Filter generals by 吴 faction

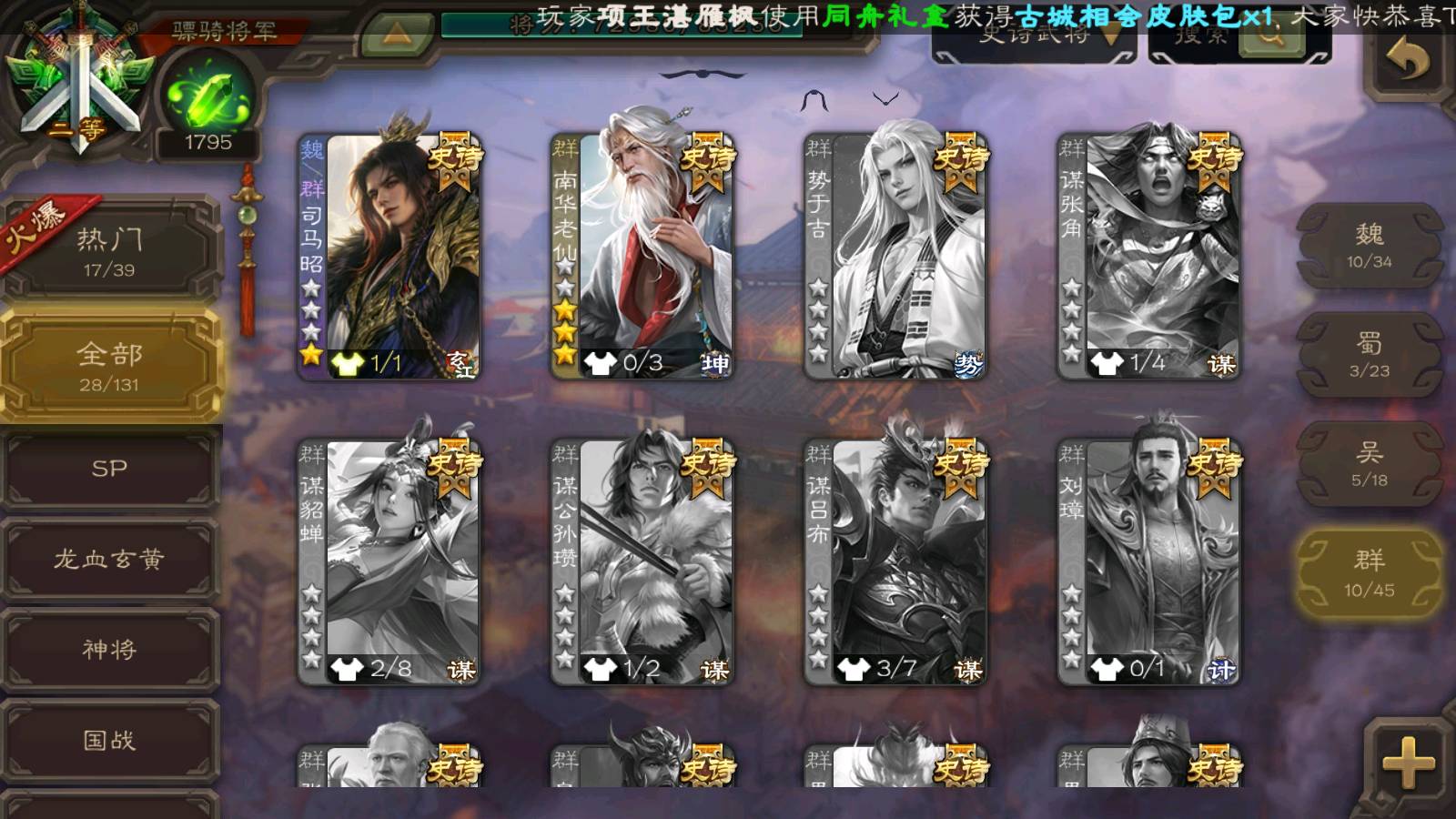click(1369, 464)
